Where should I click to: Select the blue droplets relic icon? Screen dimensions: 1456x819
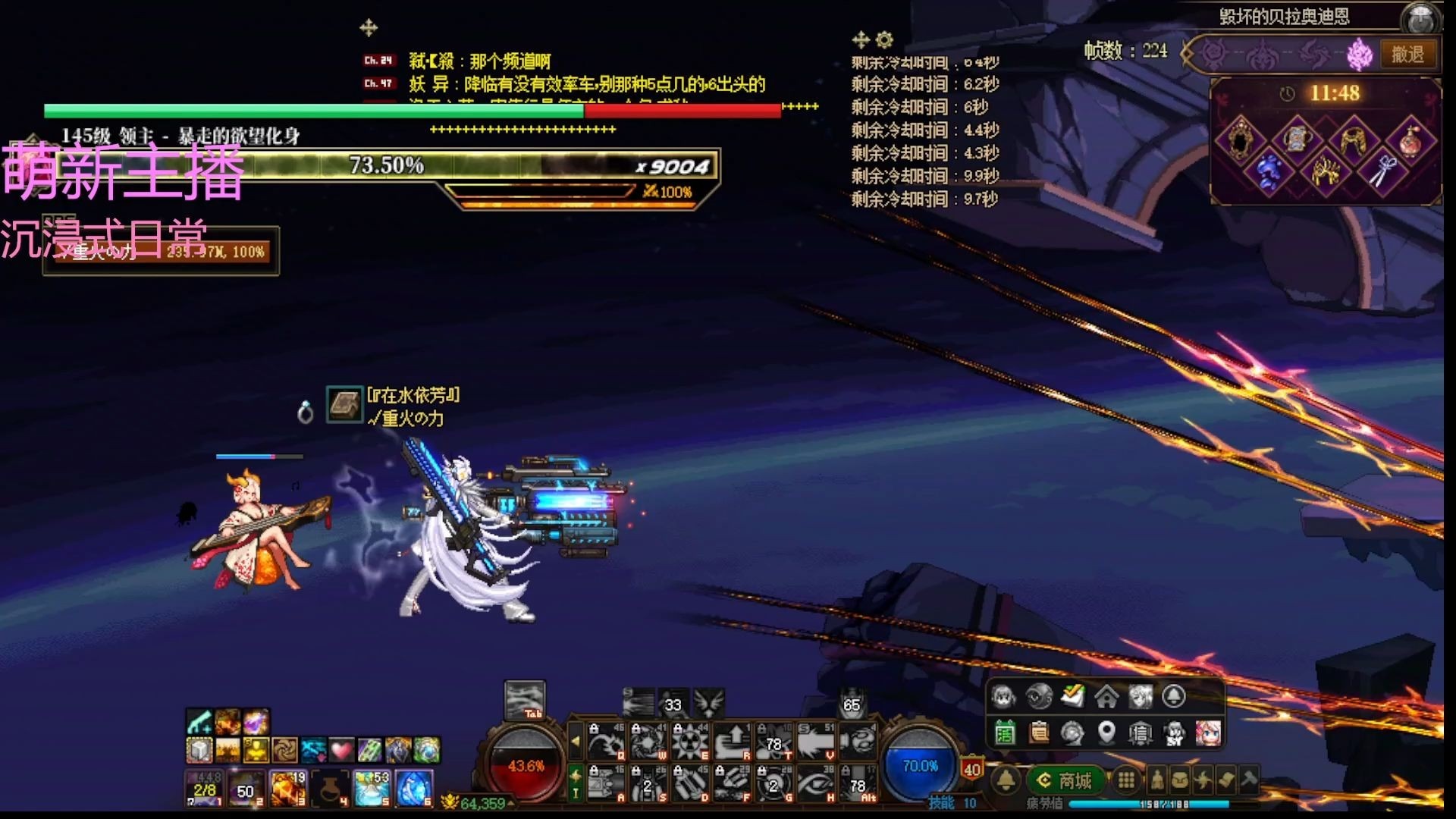[1269, 171]
